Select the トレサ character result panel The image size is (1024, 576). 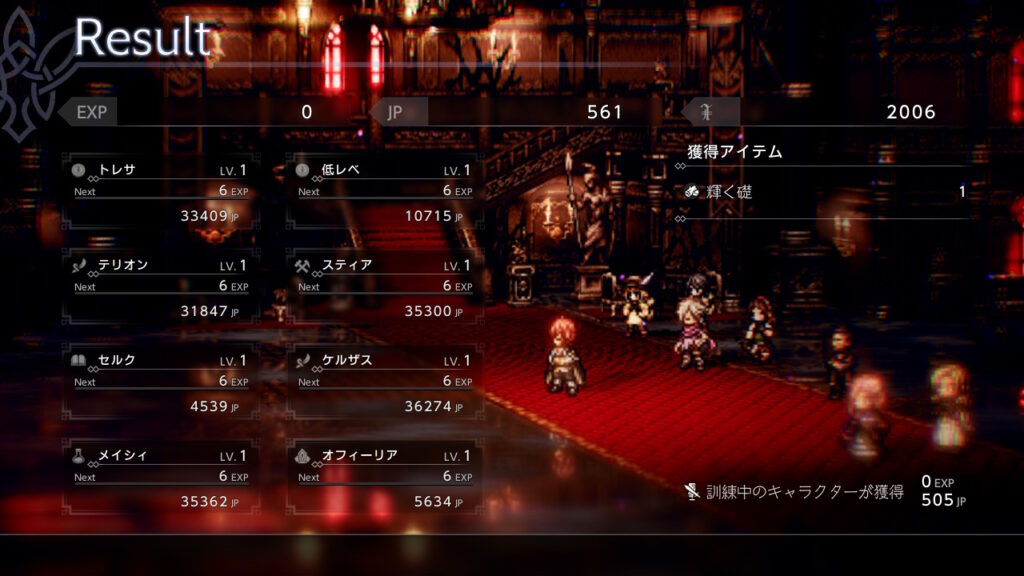pos(159,192)
